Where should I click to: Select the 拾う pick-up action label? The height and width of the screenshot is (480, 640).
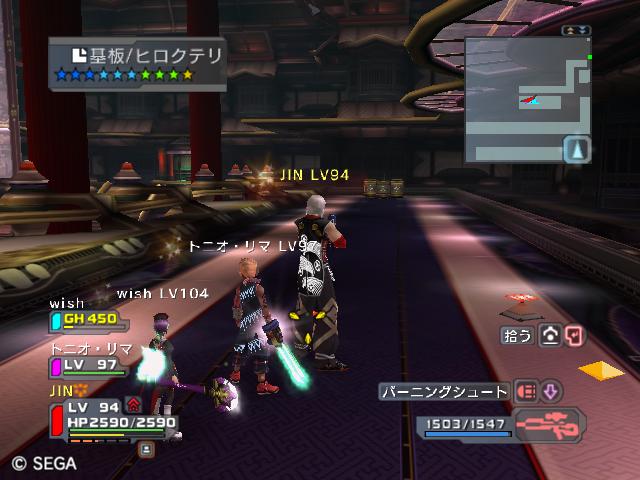pyautogui.click(x=518, y=336)
